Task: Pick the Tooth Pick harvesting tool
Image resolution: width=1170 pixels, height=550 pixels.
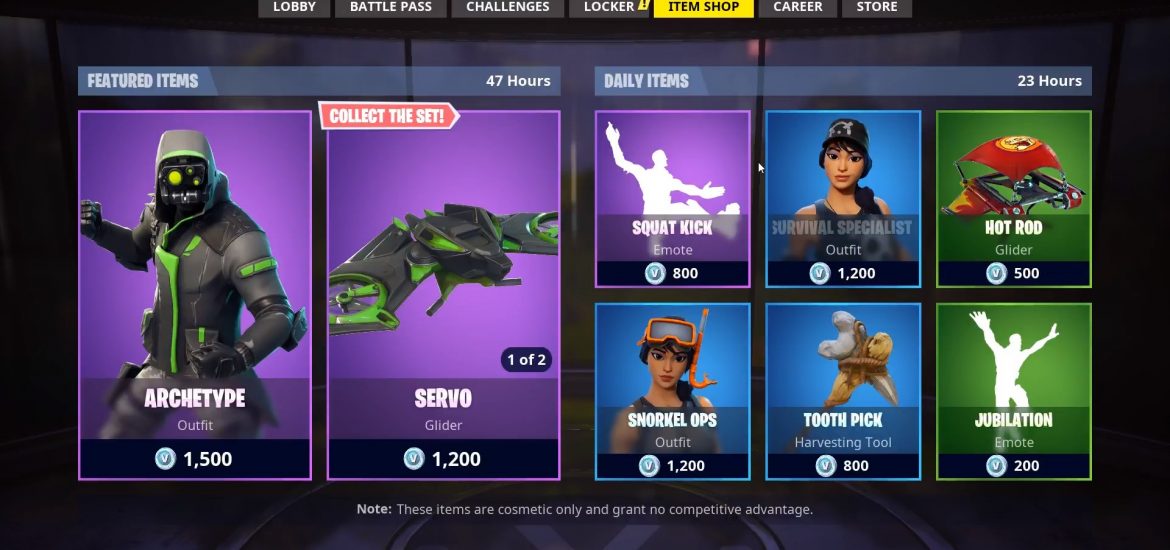Action: click(x=843, y=391)
